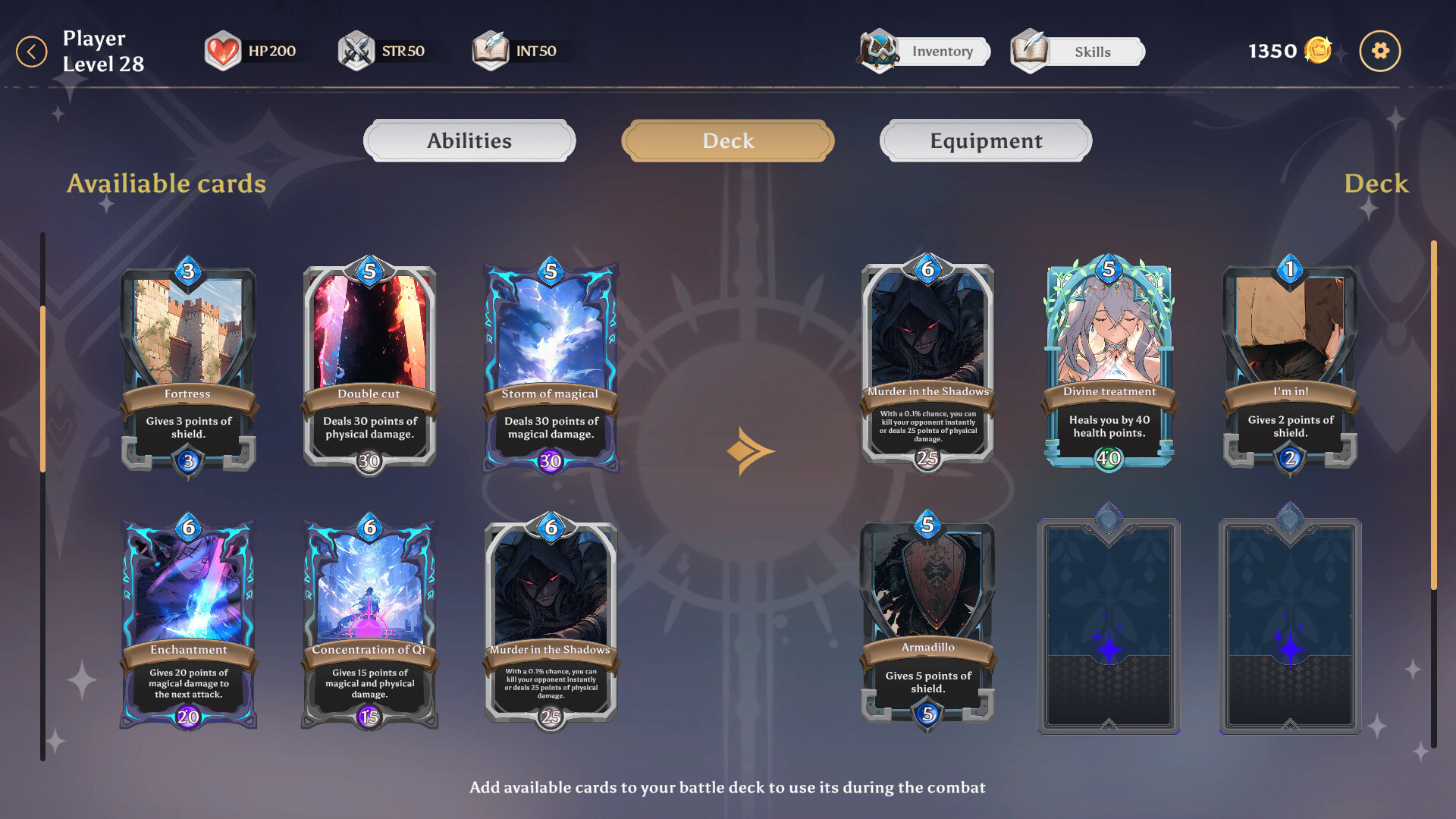Open the settings gear
Screen dimensions: 1456x819
click(x=1380, y=51)
